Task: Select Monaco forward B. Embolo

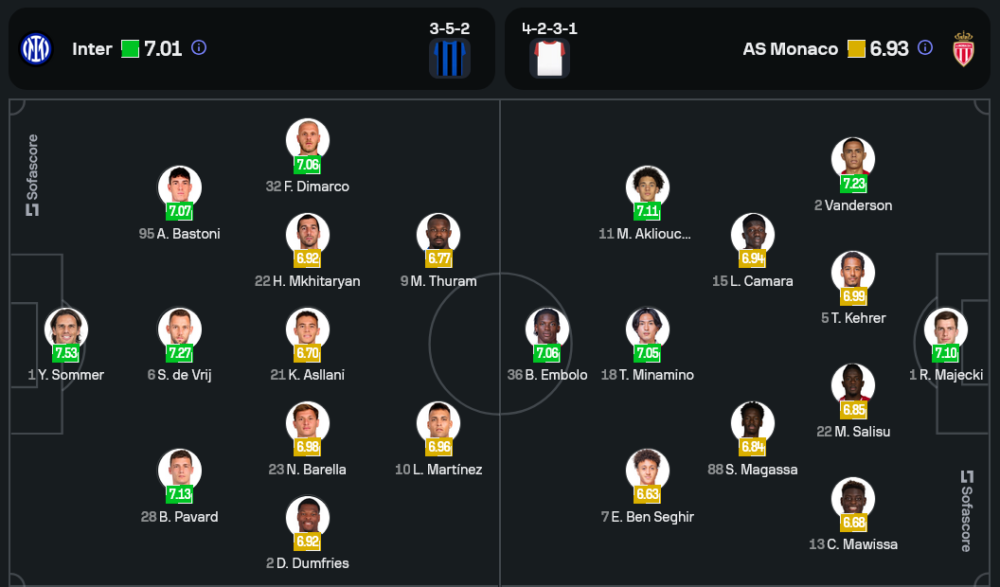Action: (x=547, y=330)
